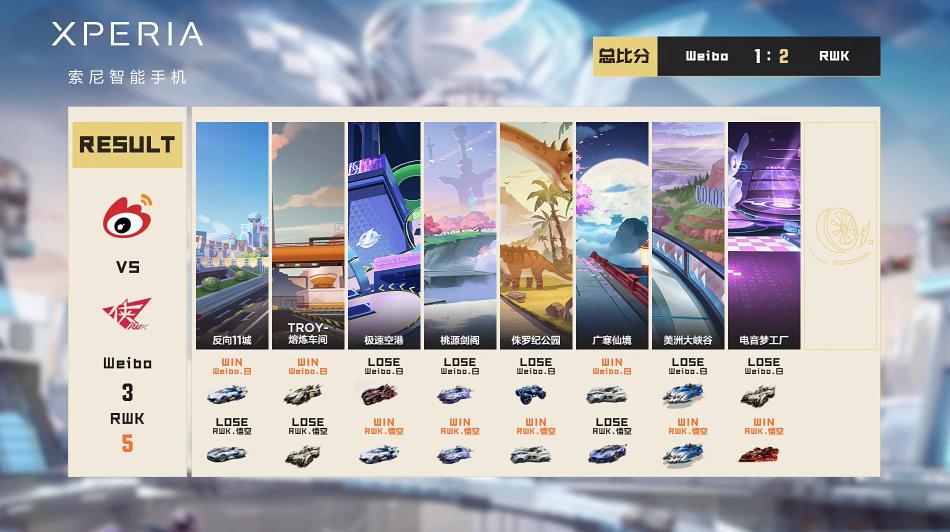Click the Weibo team logo
The image size is (950, 532).
click(127, 216)
